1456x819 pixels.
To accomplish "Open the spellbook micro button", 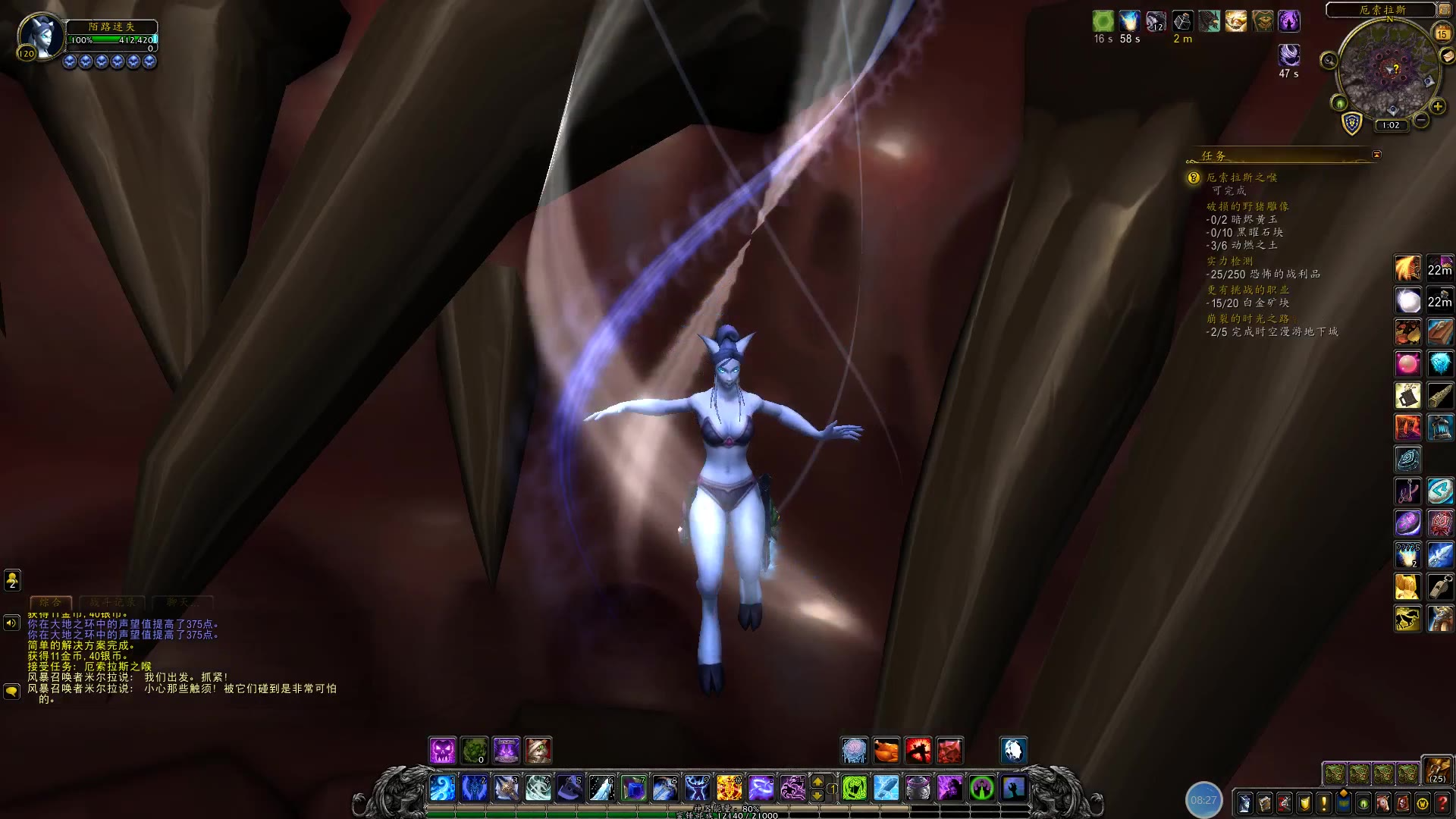I will point(1264,802).
